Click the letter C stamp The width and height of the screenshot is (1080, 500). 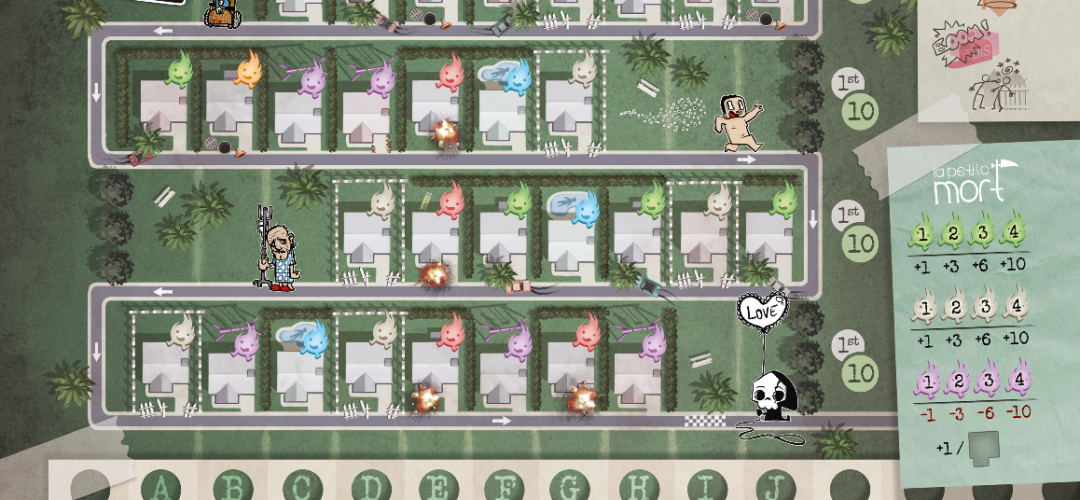click(301, 487)
